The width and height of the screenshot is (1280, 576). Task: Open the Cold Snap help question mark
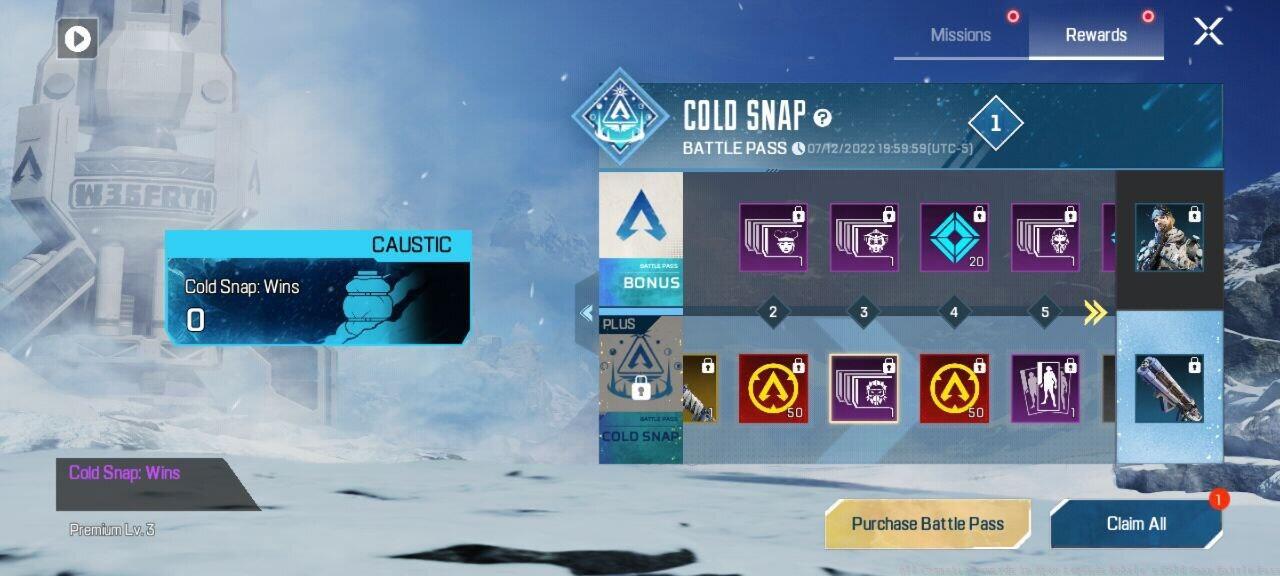pyautogui.click(x=822, y=118)
